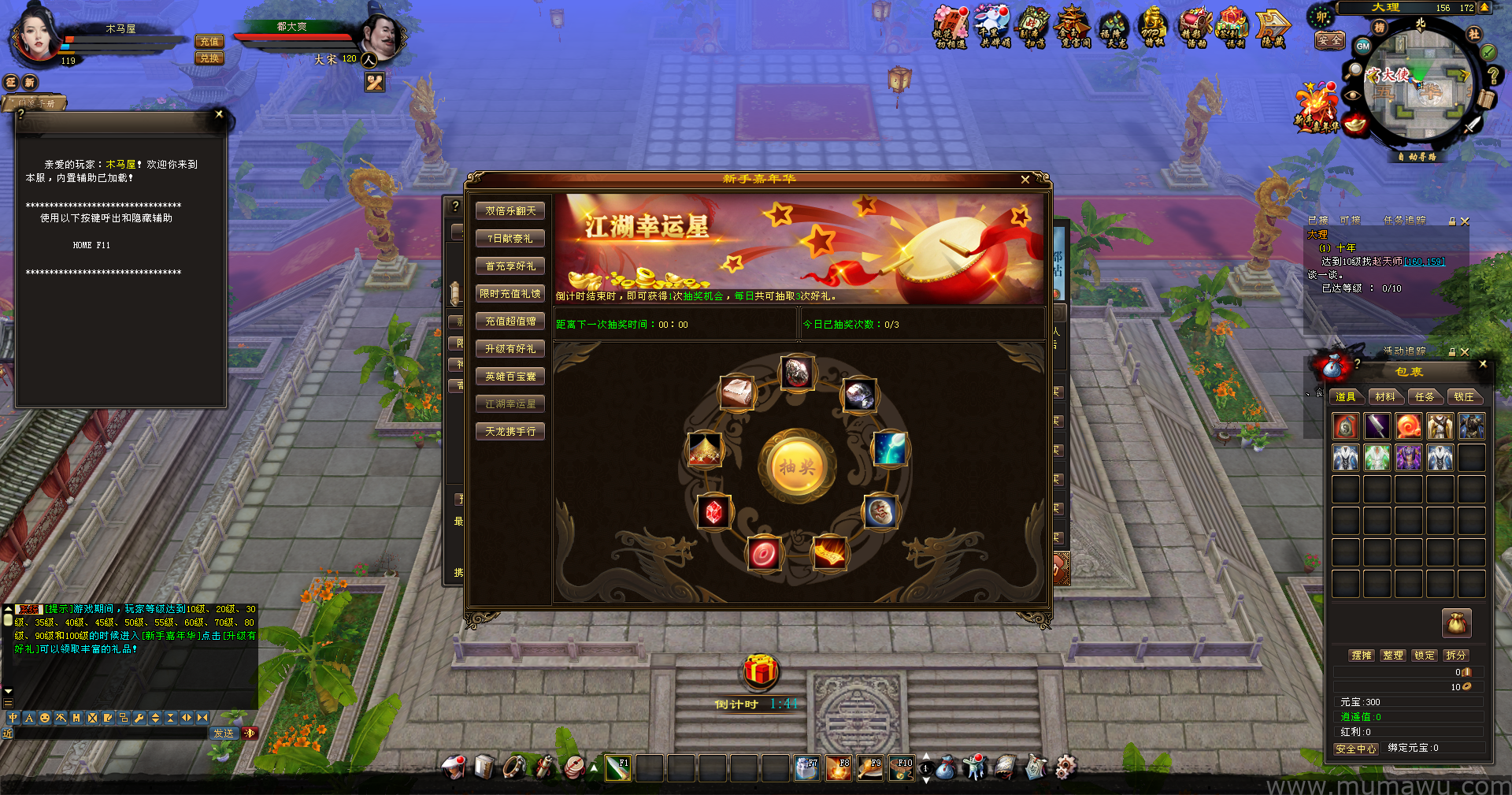Click the 摆摊 stall button
The height and width of the screenshot is (795, 1512).
point(1361,656)
